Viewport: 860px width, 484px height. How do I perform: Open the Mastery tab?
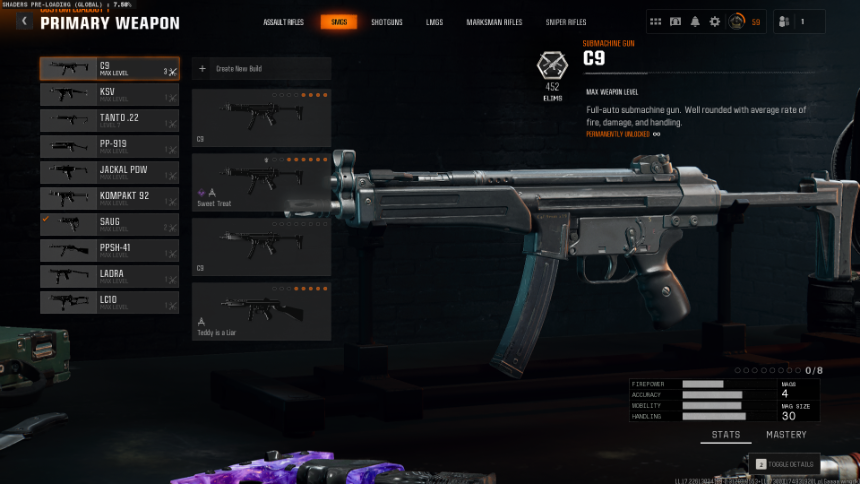(785, 435)
